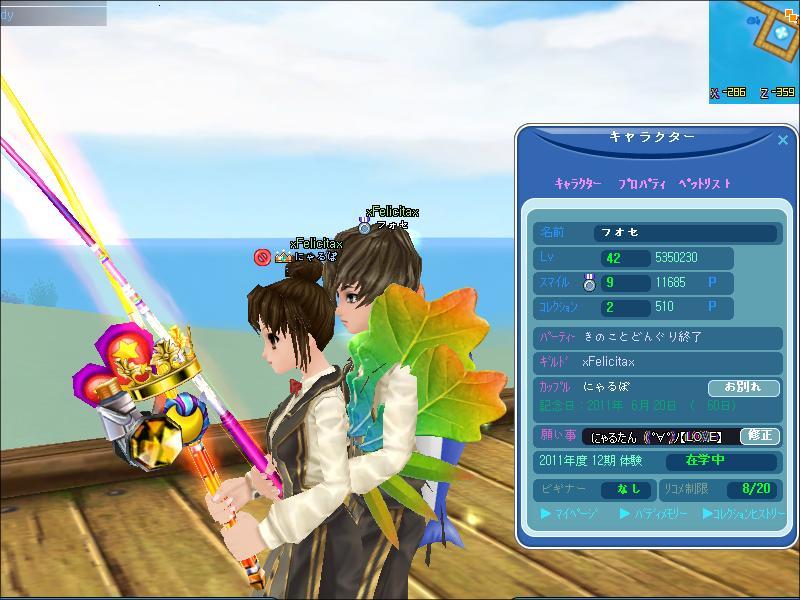Click the お別れ couple button

[743, 387]
